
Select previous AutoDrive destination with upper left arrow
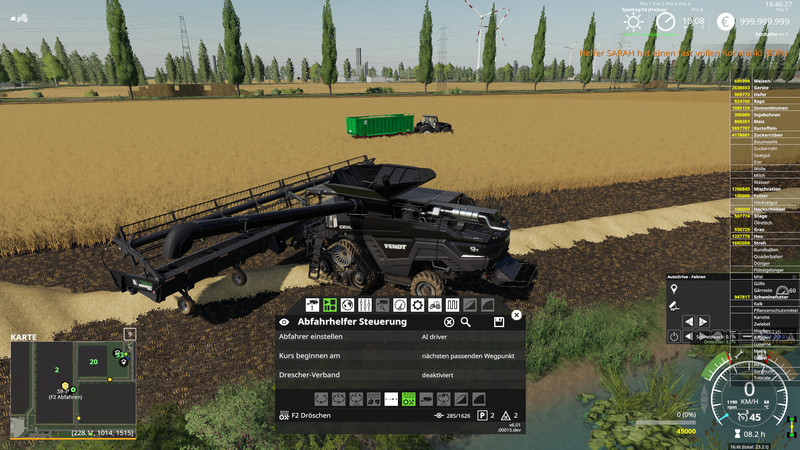pos(689,322)
